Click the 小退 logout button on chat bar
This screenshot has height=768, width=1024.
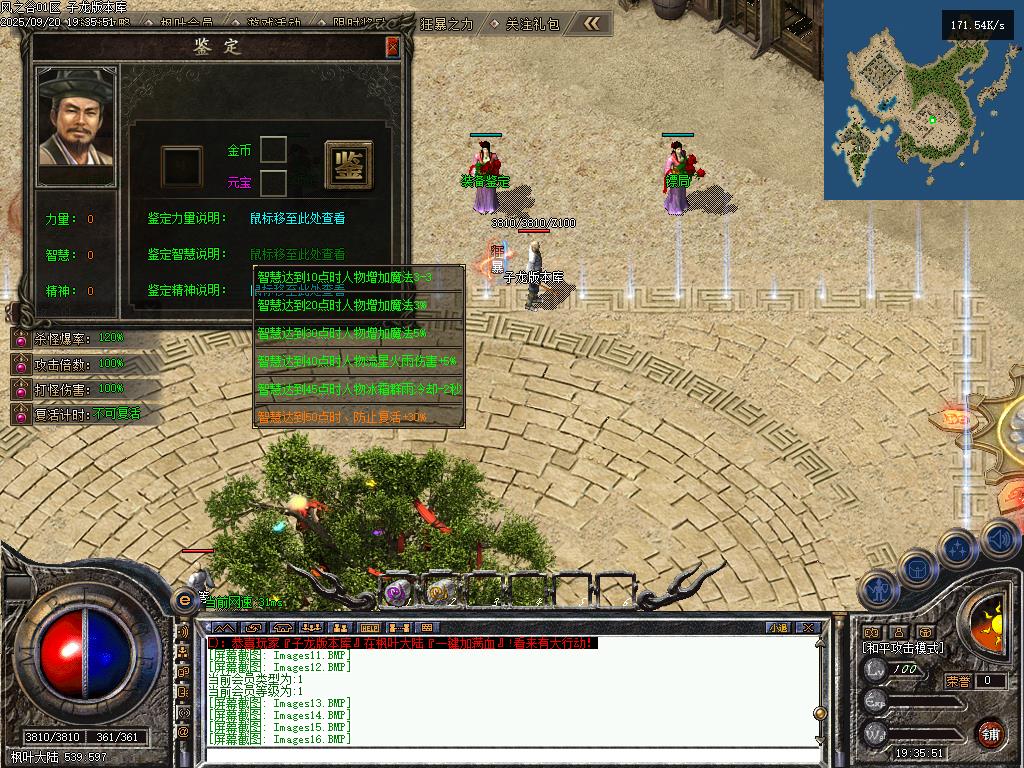pos(778,627)
